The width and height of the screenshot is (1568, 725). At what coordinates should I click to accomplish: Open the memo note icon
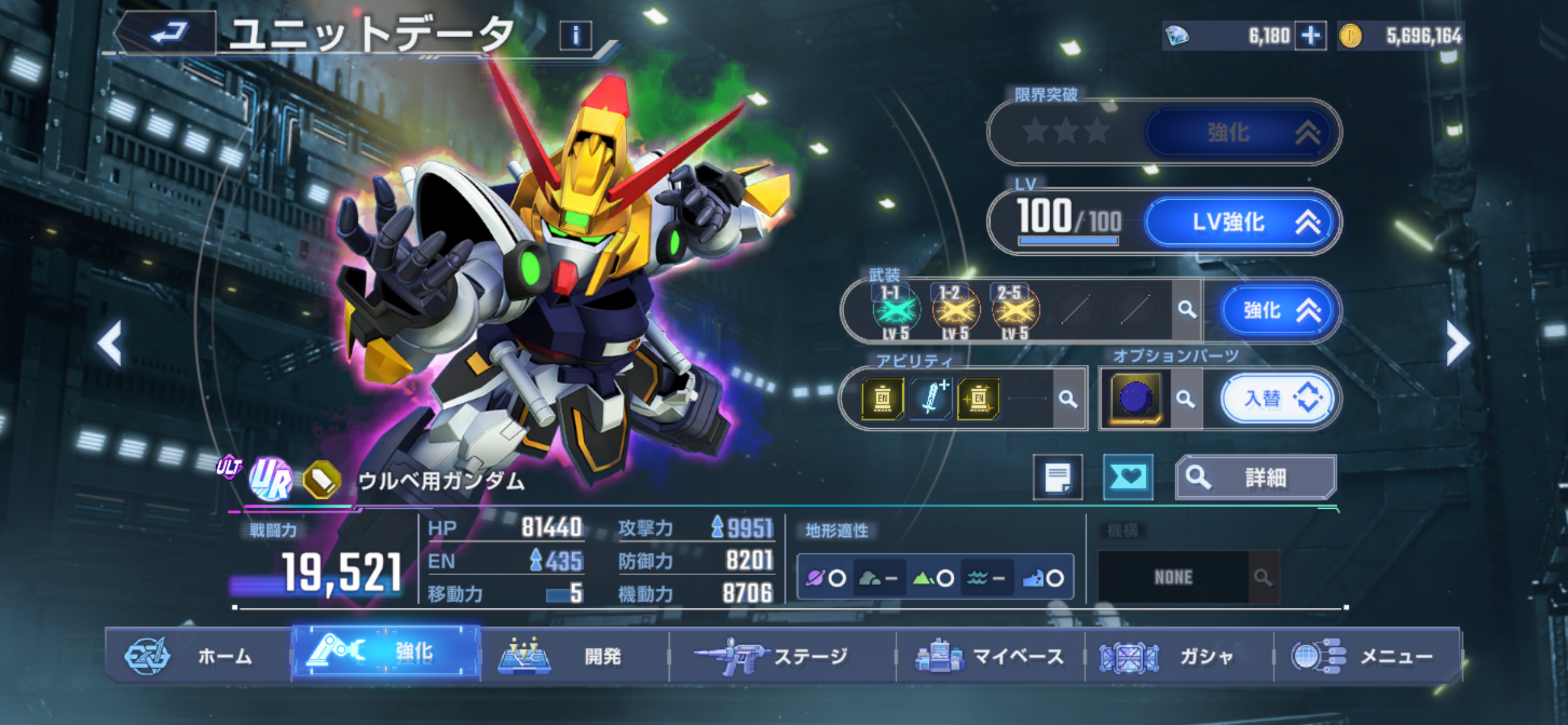tap(1058, 477)
